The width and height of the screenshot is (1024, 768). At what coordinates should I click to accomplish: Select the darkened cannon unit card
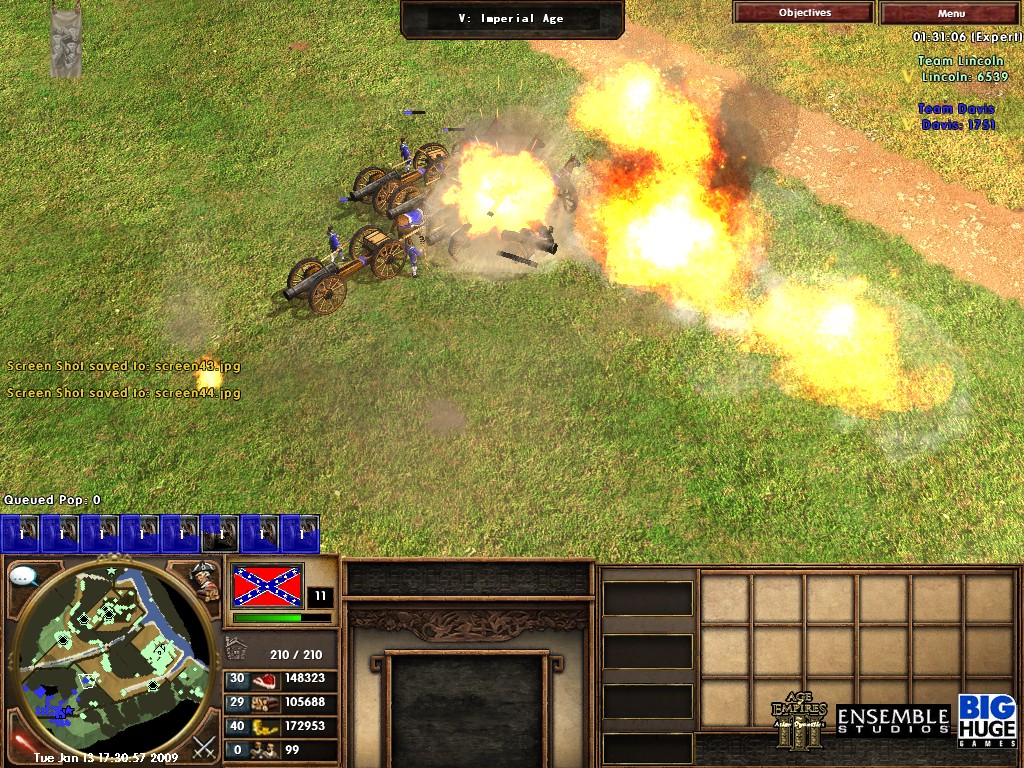(x=220, y=534)
